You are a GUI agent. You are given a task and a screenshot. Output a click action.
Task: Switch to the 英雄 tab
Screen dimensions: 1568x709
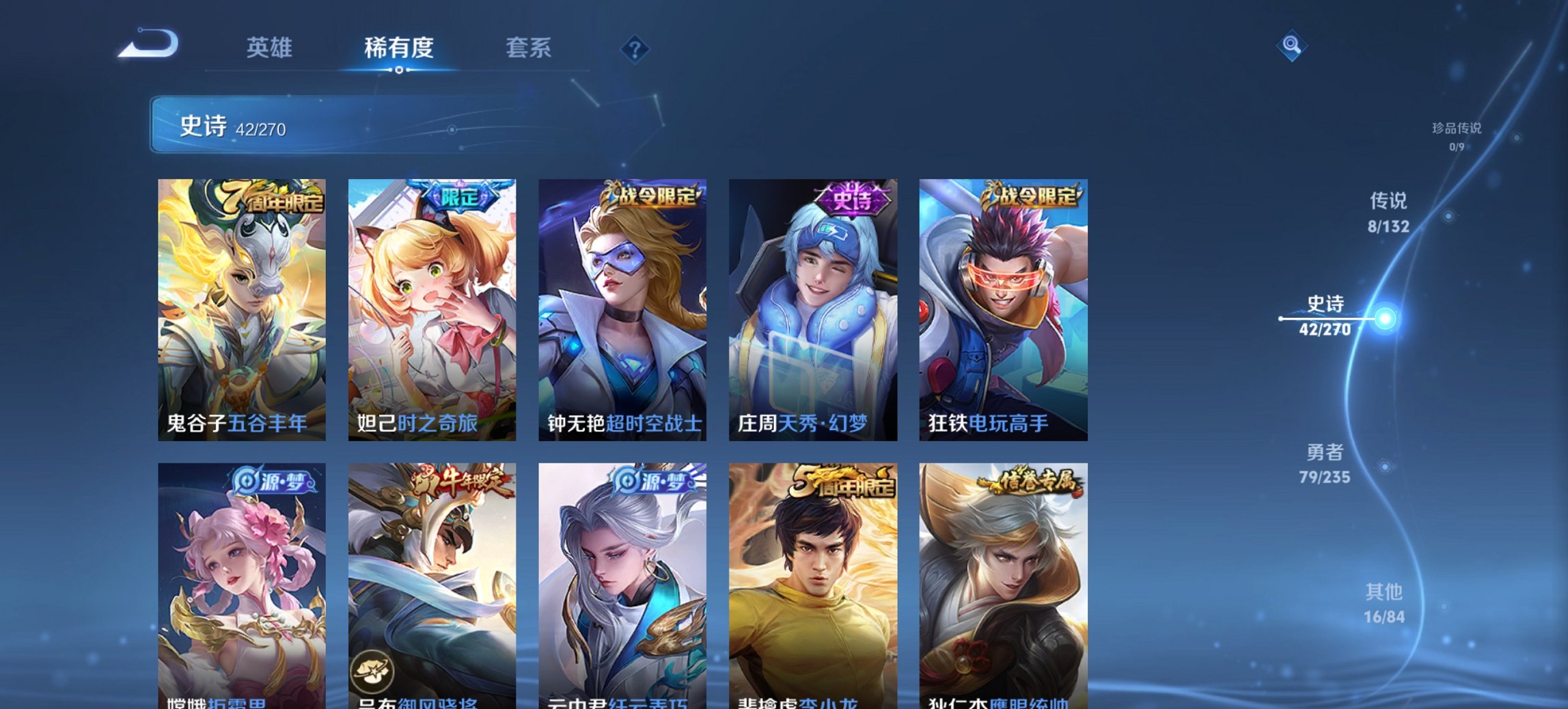(271, 48)
